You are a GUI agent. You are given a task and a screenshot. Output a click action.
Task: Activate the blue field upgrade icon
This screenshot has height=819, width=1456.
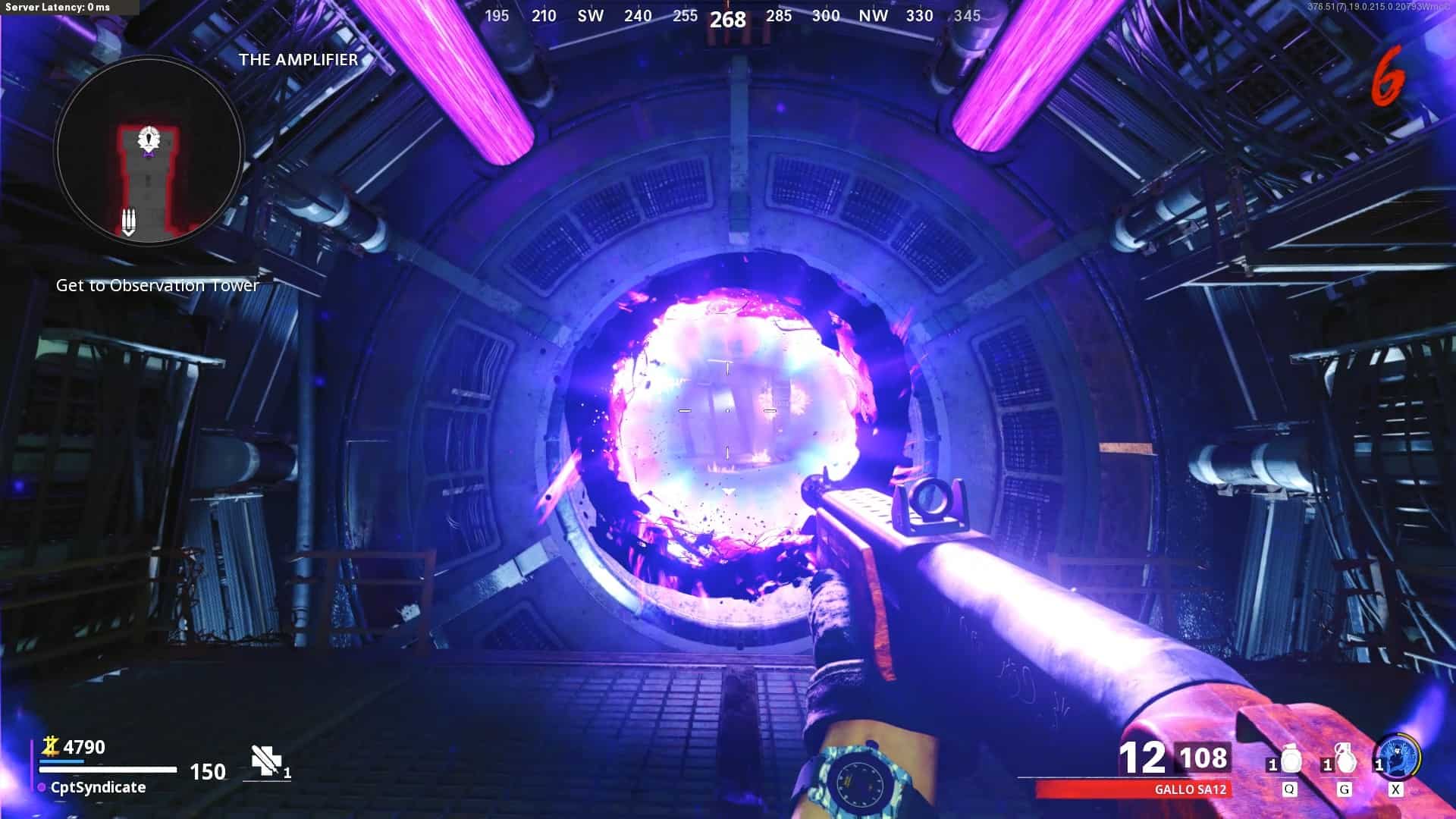pyautogui.click(x=1396, y=757)
